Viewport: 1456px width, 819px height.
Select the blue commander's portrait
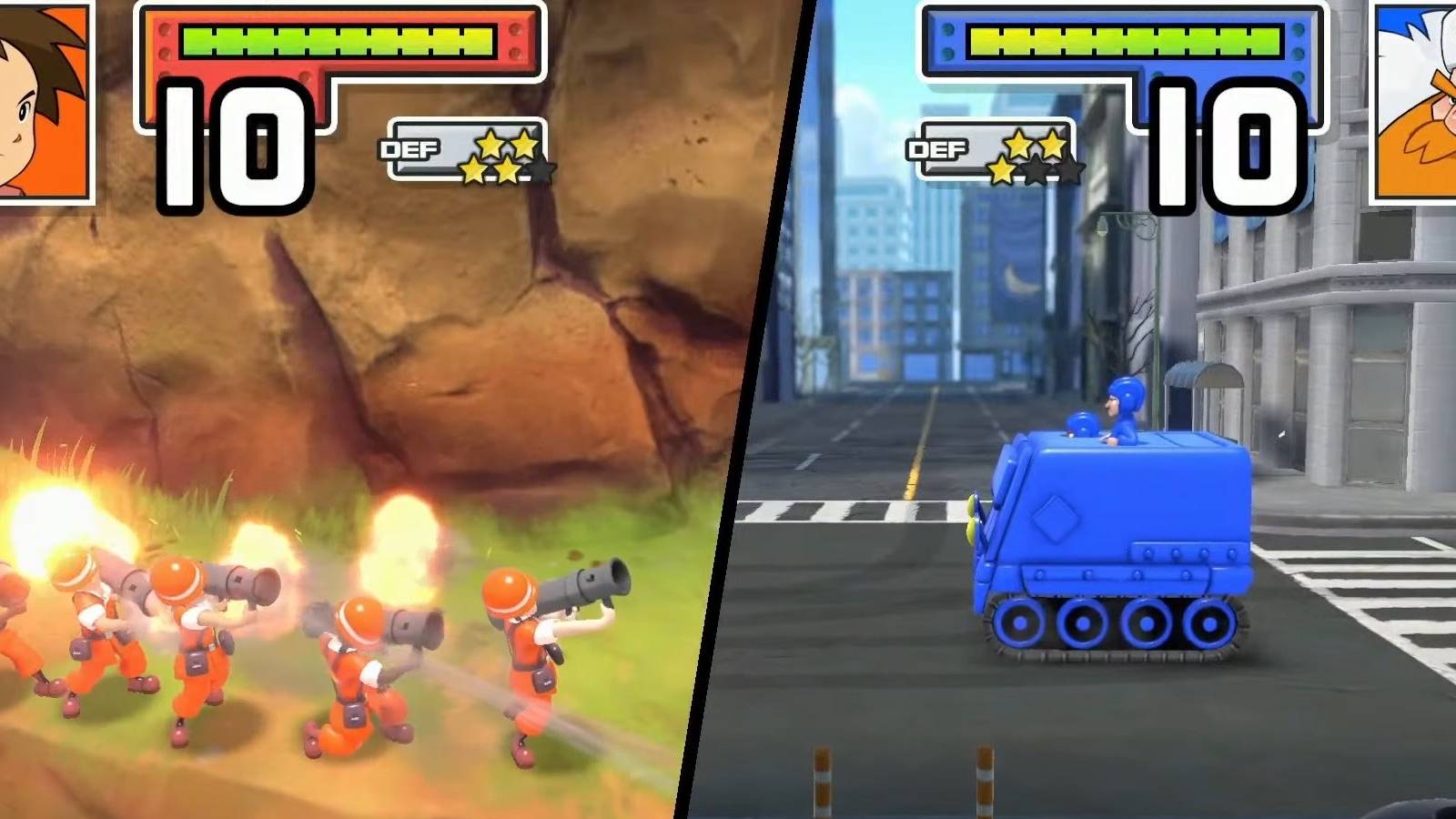pyautogui.click(x=1415, y=100)
